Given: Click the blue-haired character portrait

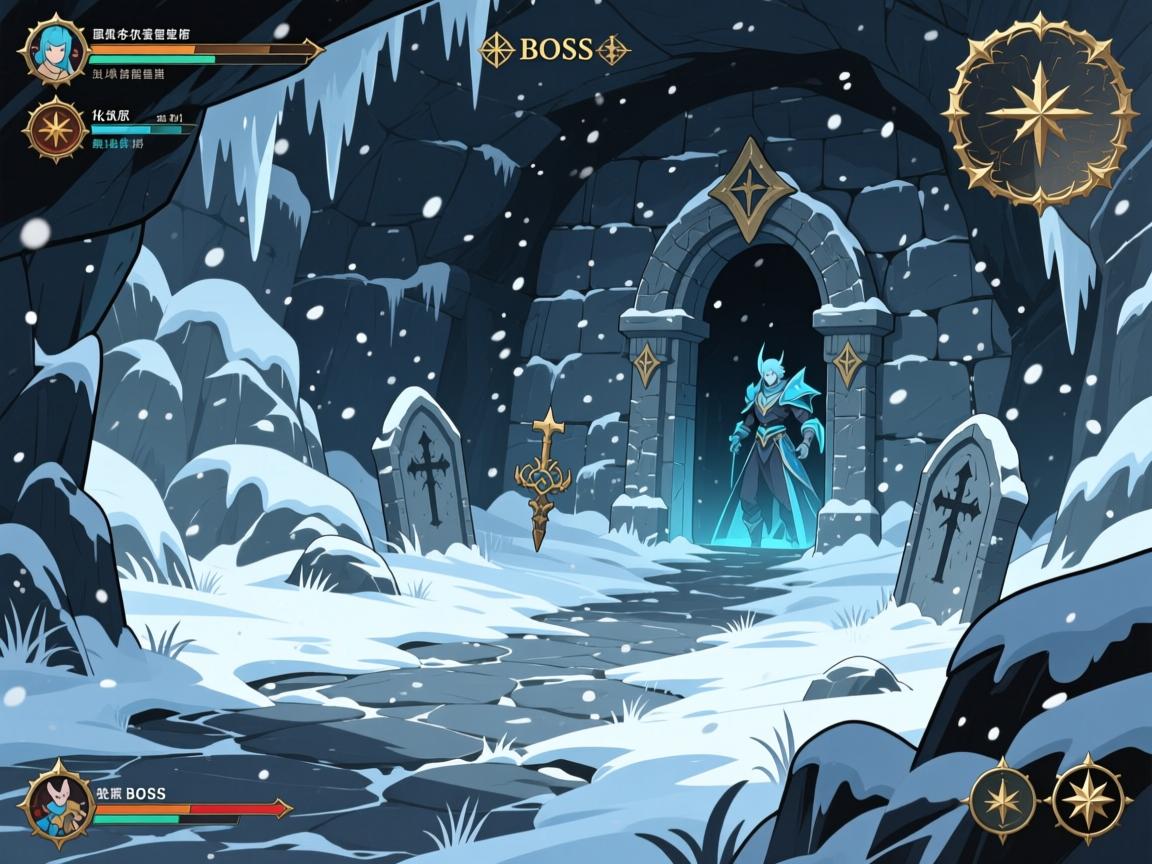Looking at the screenshot, I should point(52,48).
